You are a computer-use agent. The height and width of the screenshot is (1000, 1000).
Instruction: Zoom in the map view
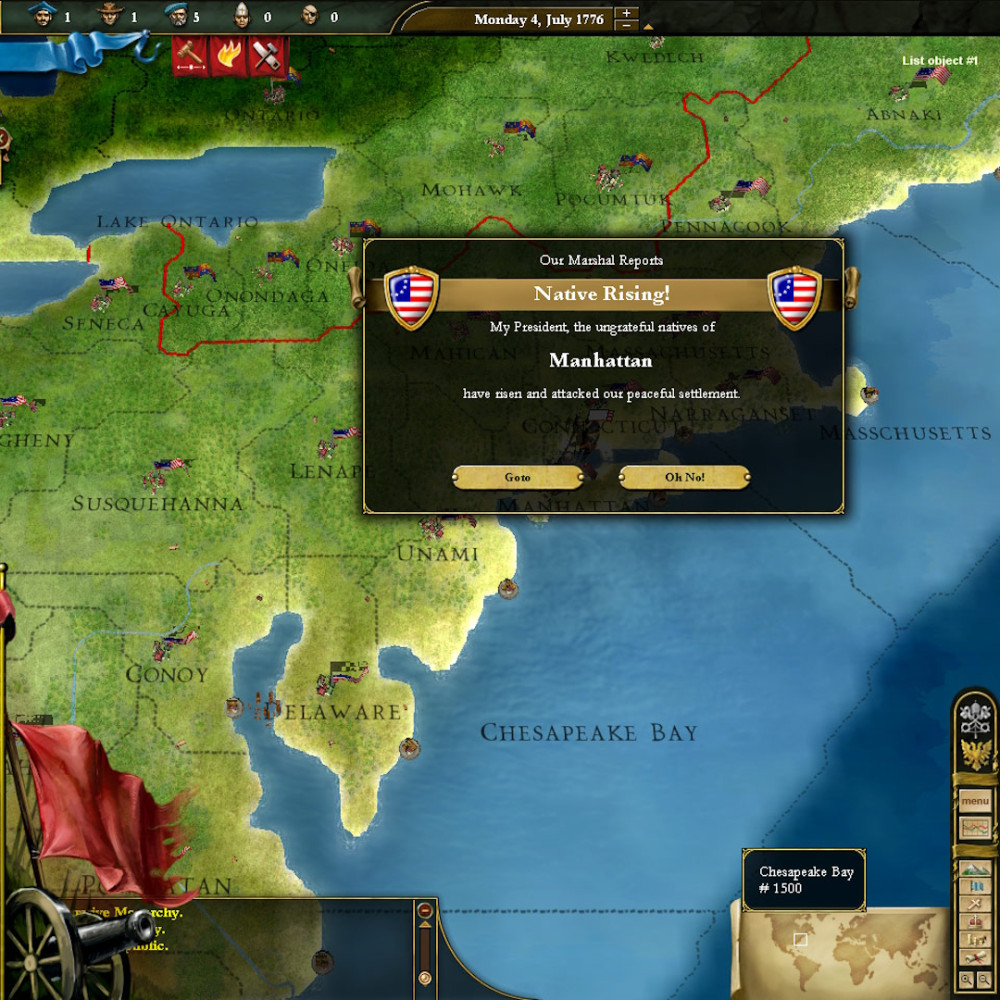pyautogui.click(x=967, y=981)
